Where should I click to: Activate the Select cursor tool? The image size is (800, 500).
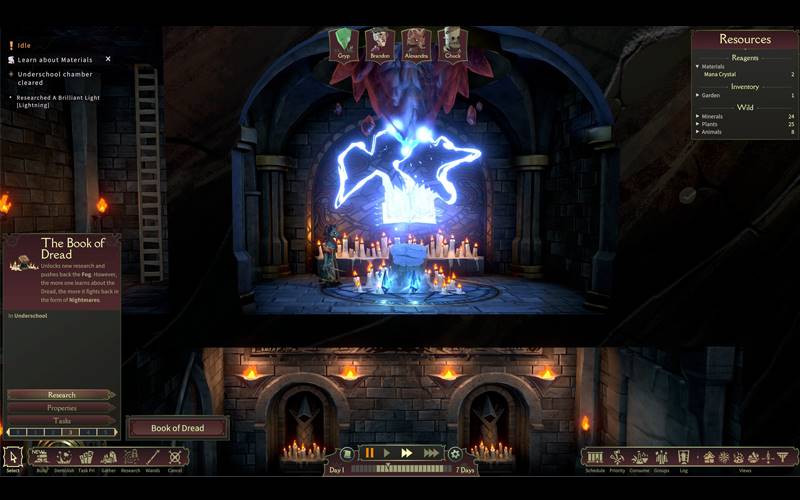[x=13, y=458]
